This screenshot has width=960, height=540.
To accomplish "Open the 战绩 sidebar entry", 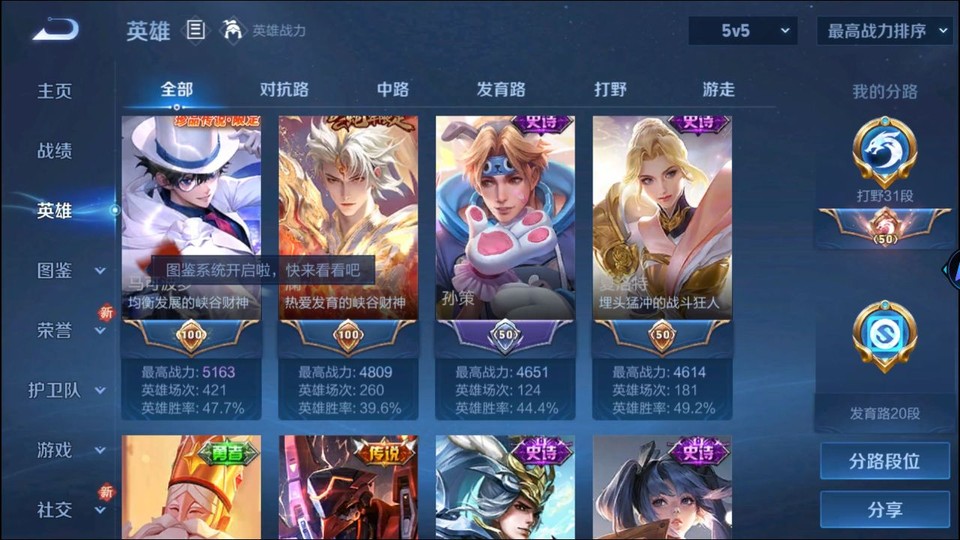I will (55, 151).
